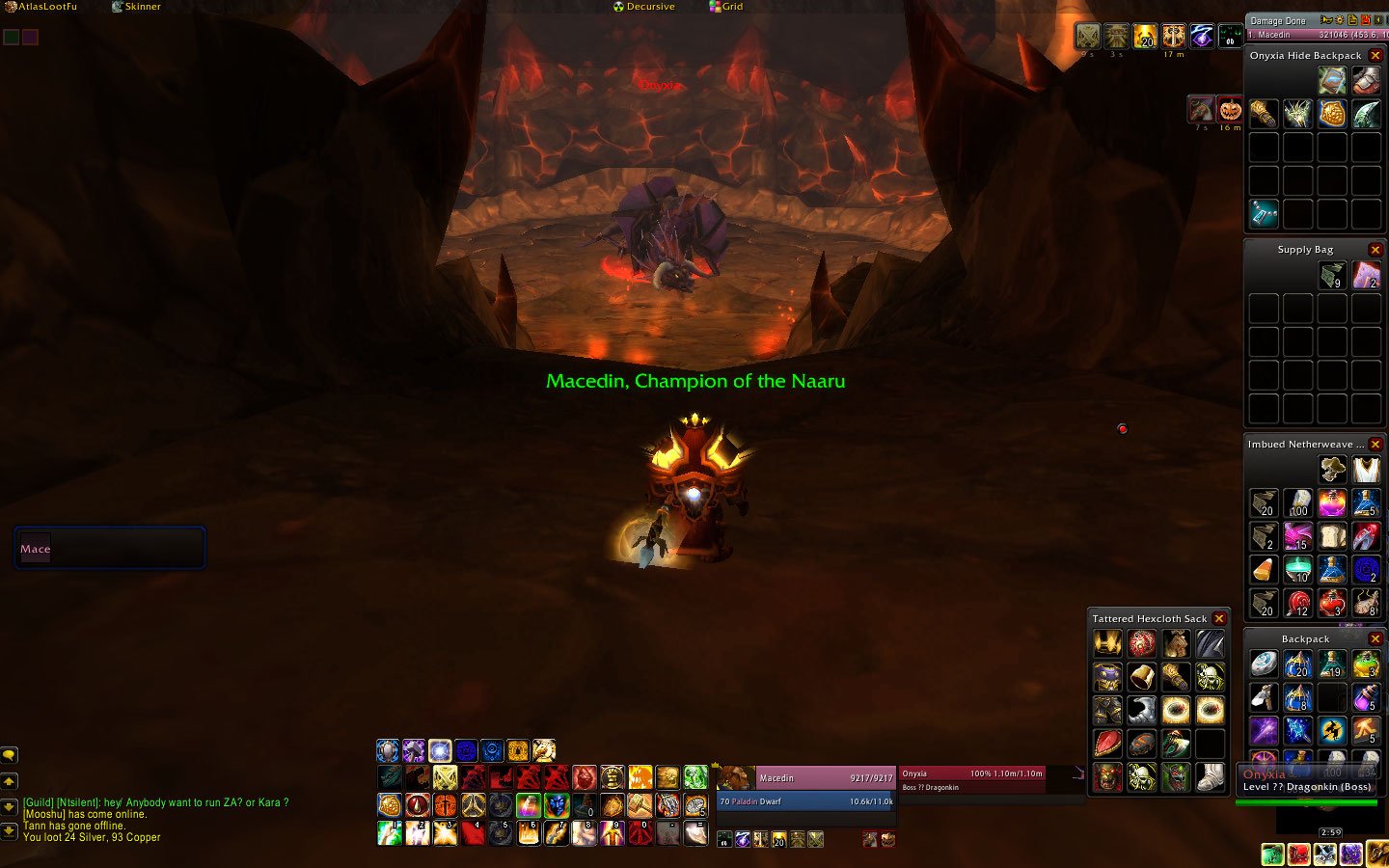The height and width of the screenshot is (868, 1389).
Task: Use the blue face ability icon
Action: coord(557,804)
